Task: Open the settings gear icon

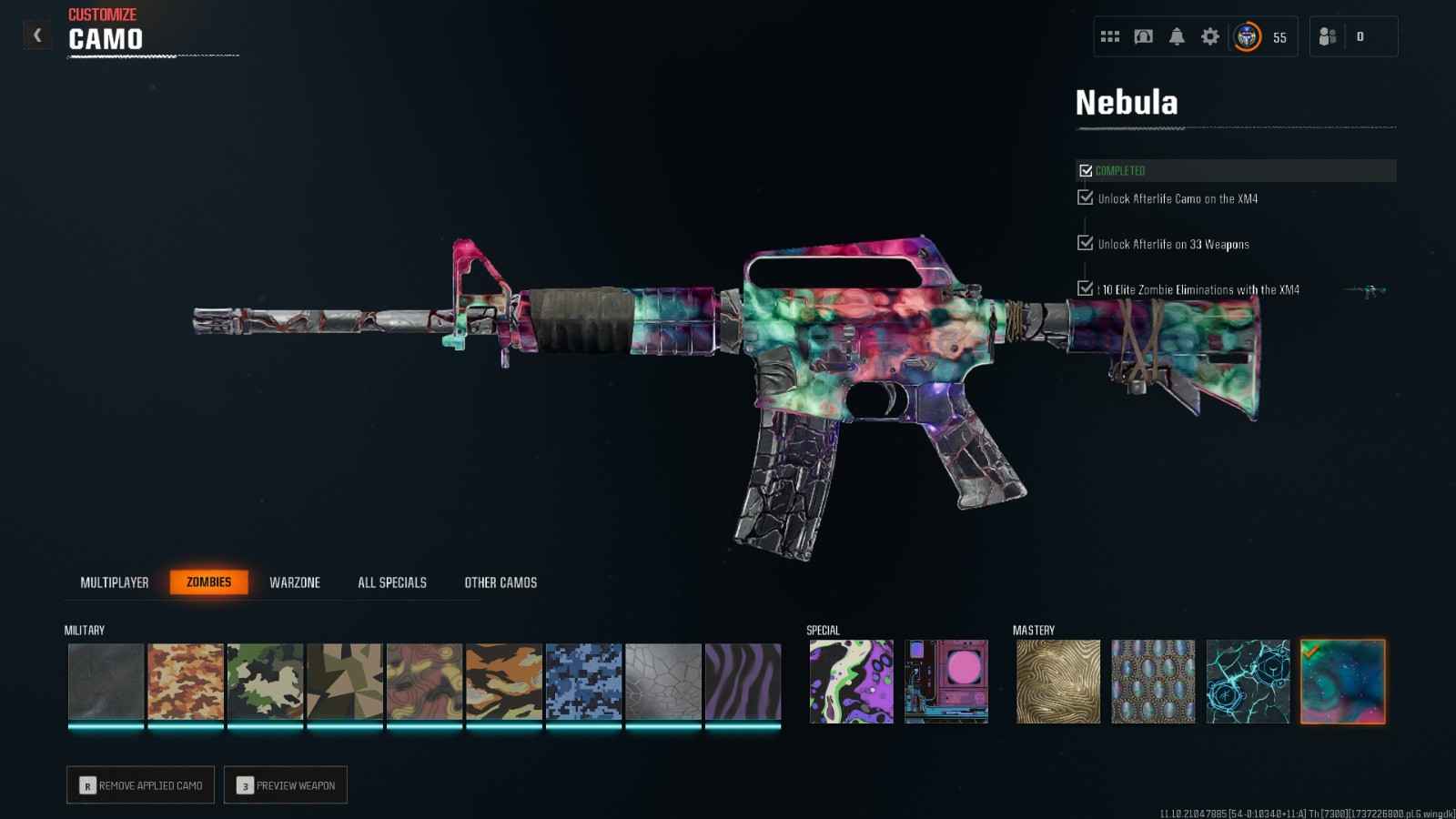Action: [1210, 36]
